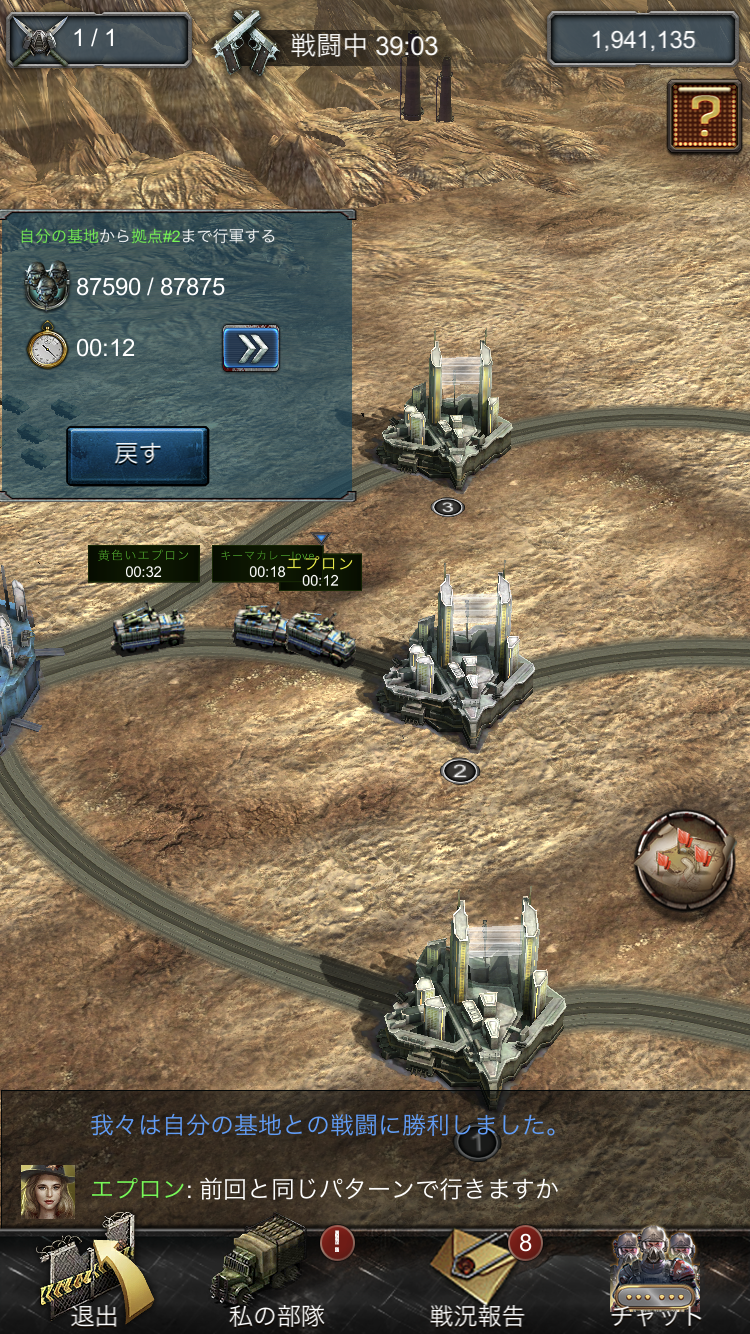Viewport: 750px width, 1334px height.
Task: Exit battle via 退出 button
Action: pyautogui.click(x=91, y=1281)
